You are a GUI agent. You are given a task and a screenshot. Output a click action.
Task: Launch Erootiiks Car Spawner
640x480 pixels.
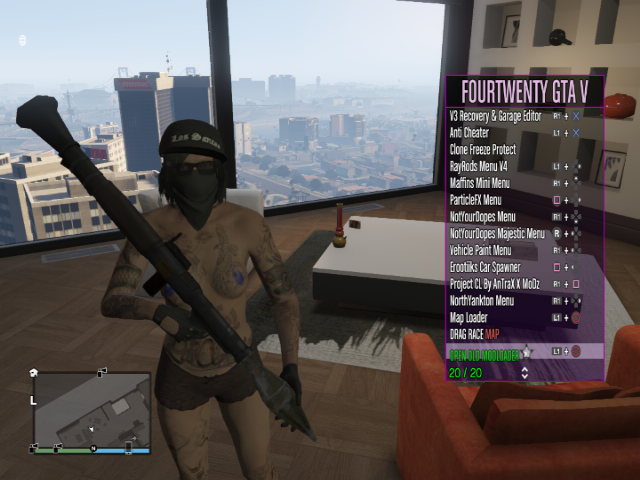pos(487,267)
